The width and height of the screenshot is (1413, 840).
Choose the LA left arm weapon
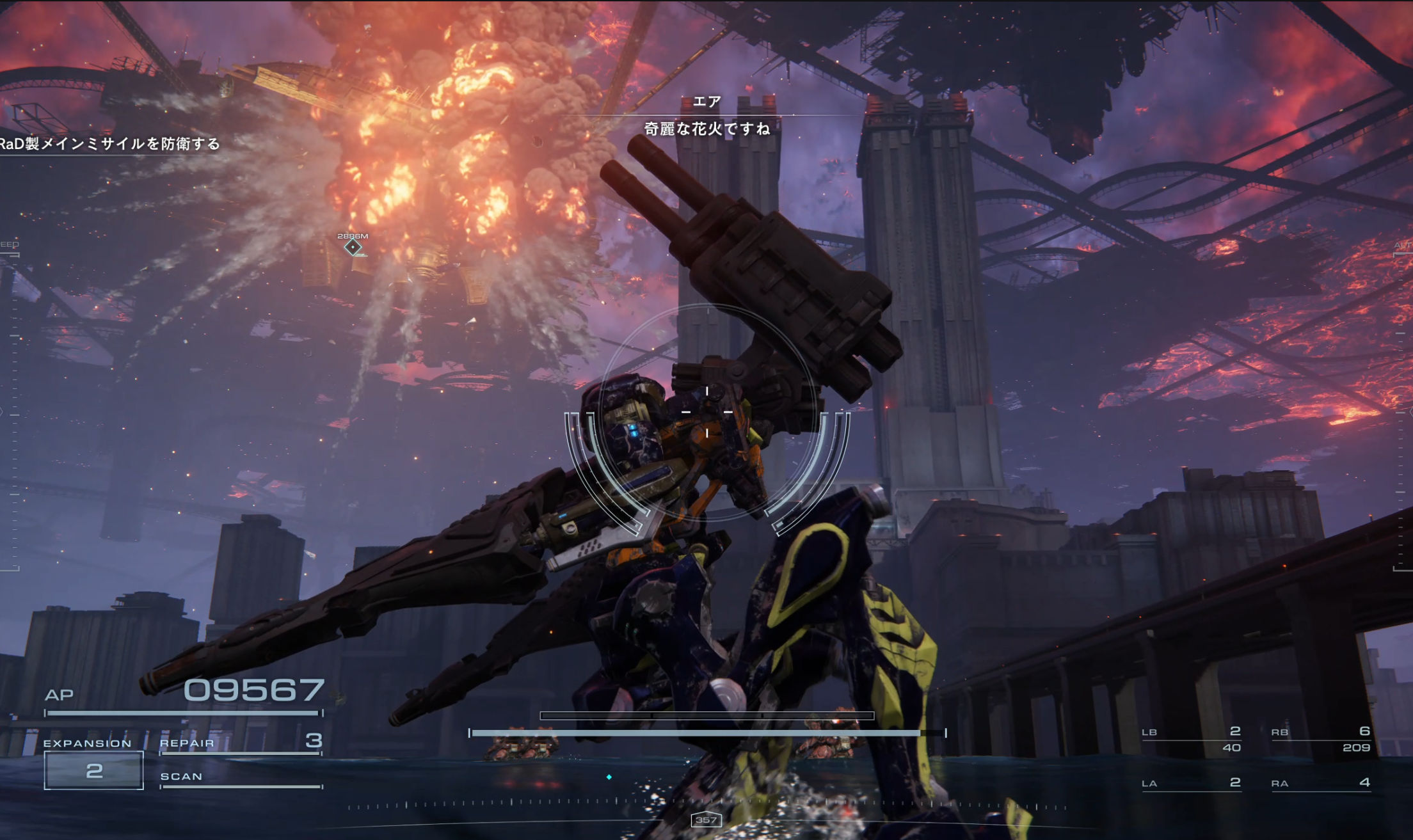[1192, 783]
